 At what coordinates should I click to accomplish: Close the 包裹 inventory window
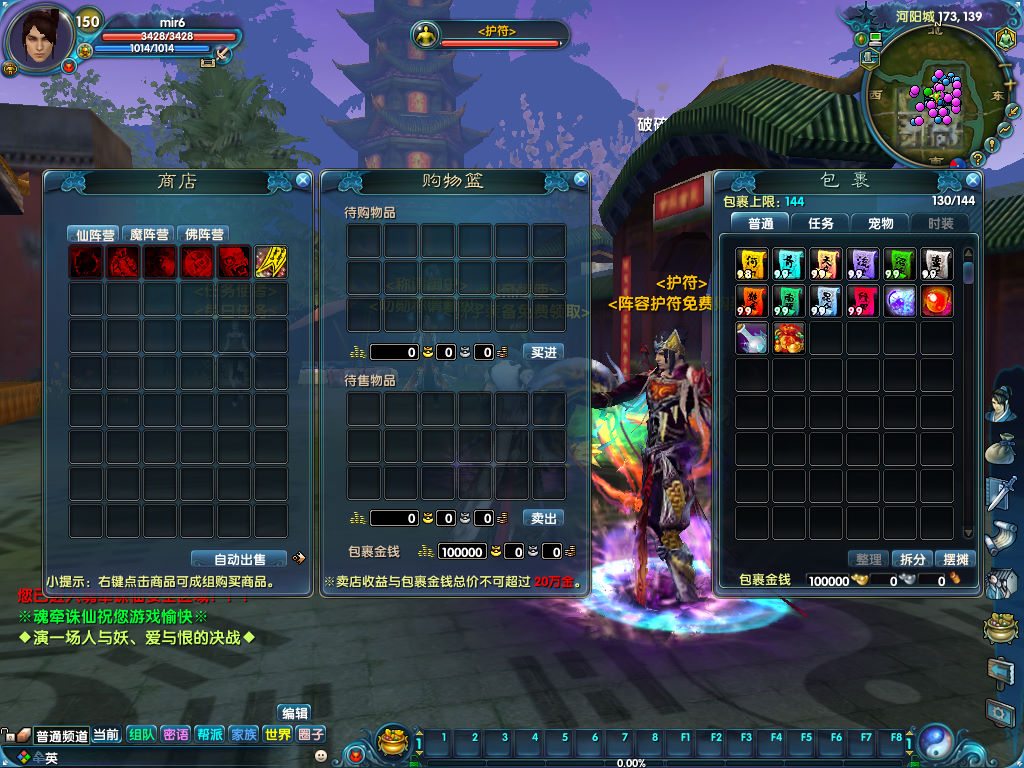coord(972,180)
